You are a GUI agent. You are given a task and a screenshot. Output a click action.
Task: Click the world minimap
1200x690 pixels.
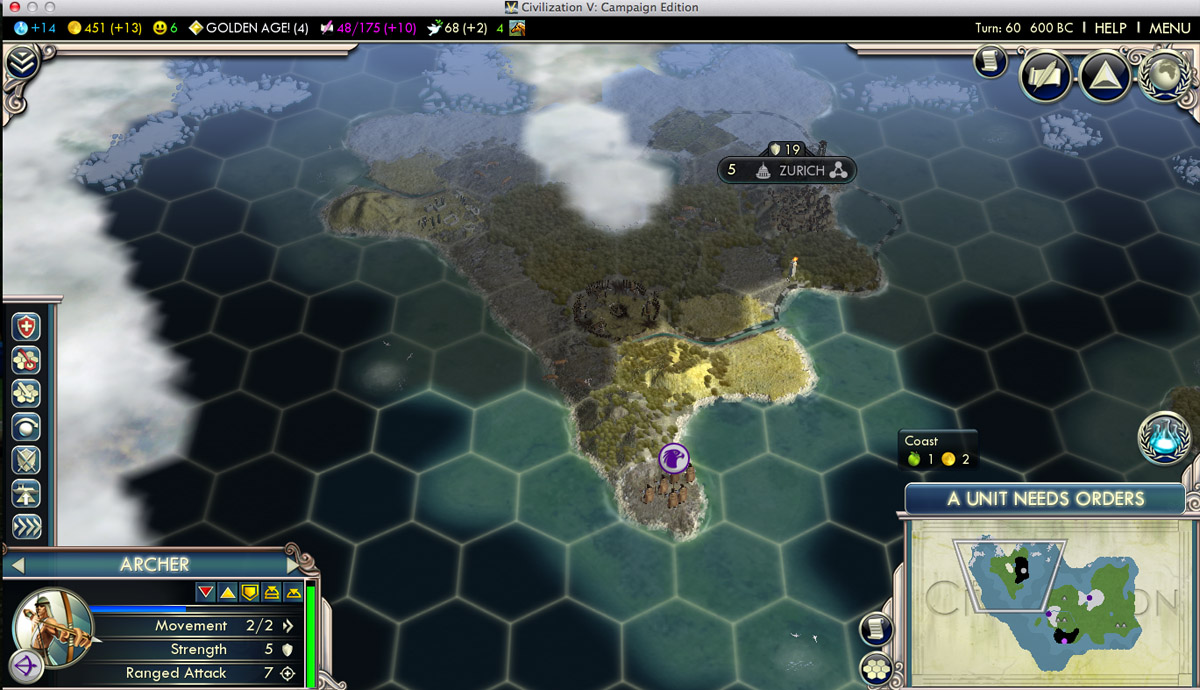point(1044,602)
